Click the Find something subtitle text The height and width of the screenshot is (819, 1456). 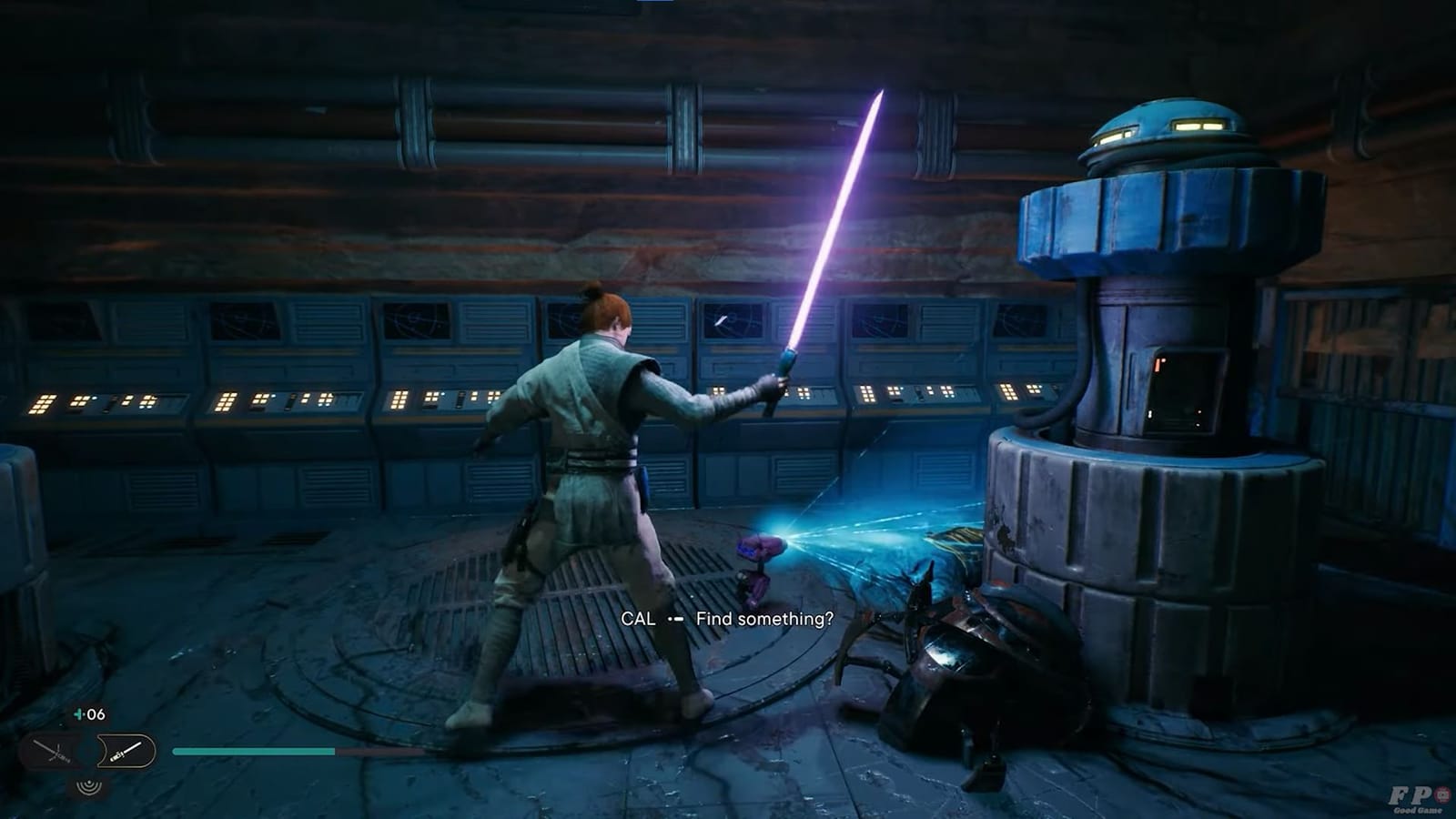766,618
